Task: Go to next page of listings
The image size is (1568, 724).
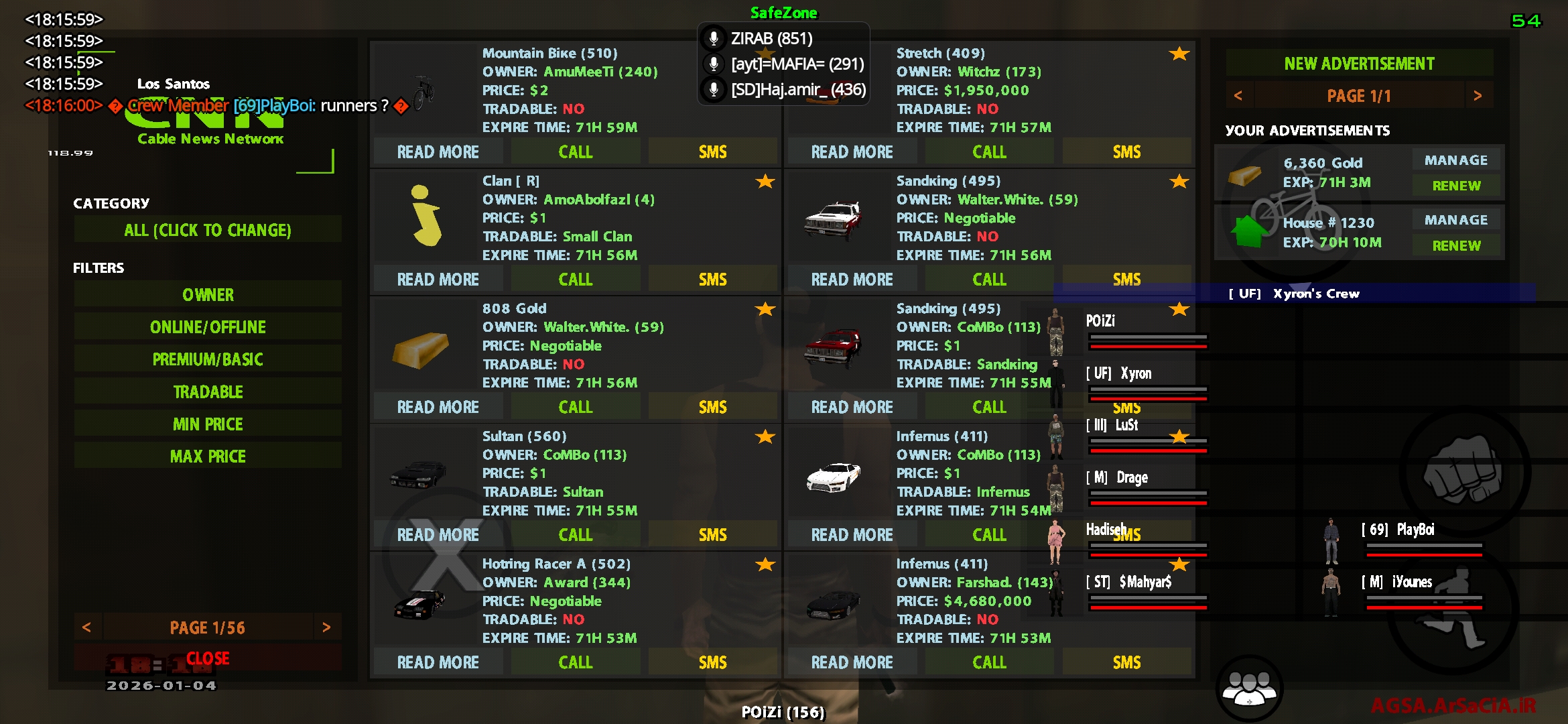Action: point(328,627)
